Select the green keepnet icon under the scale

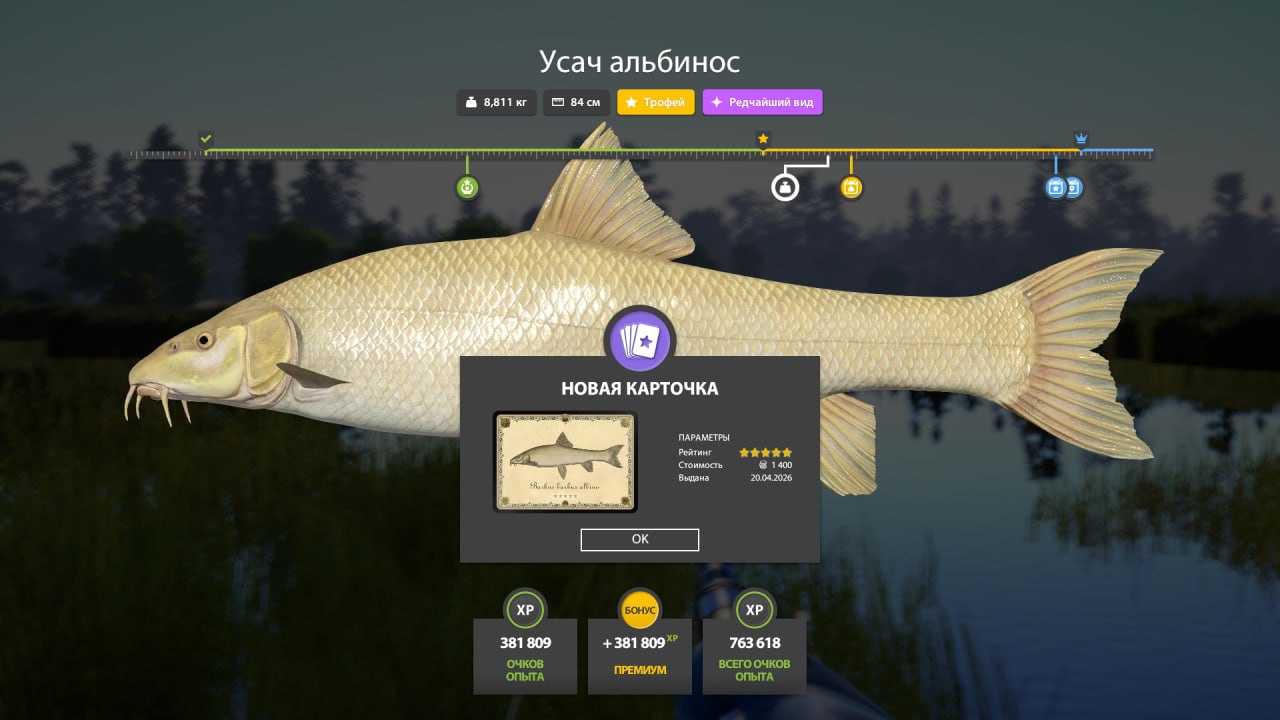[x=466, y=187]
